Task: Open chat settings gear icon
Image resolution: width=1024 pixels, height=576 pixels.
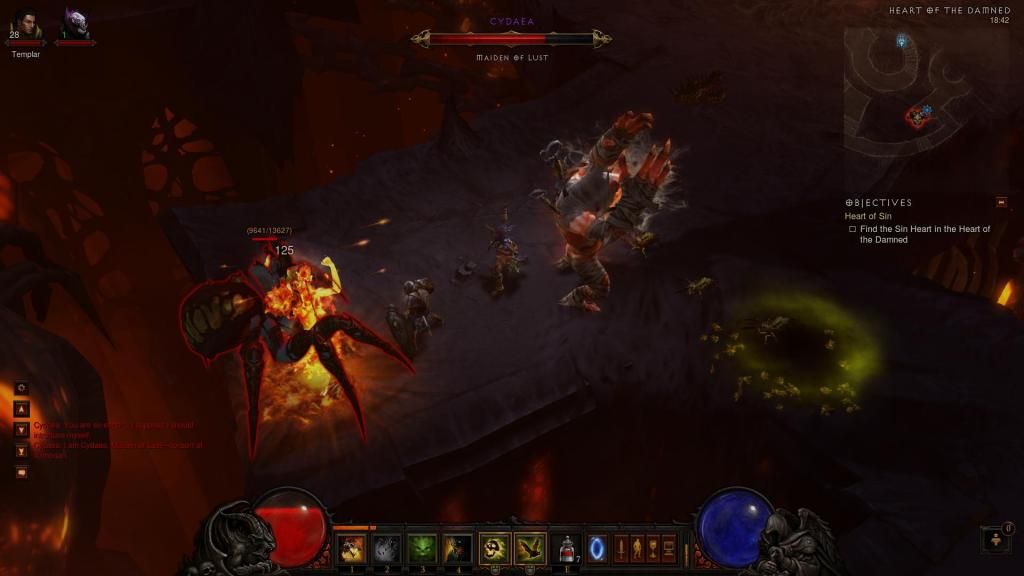Action: coord(21,388)
